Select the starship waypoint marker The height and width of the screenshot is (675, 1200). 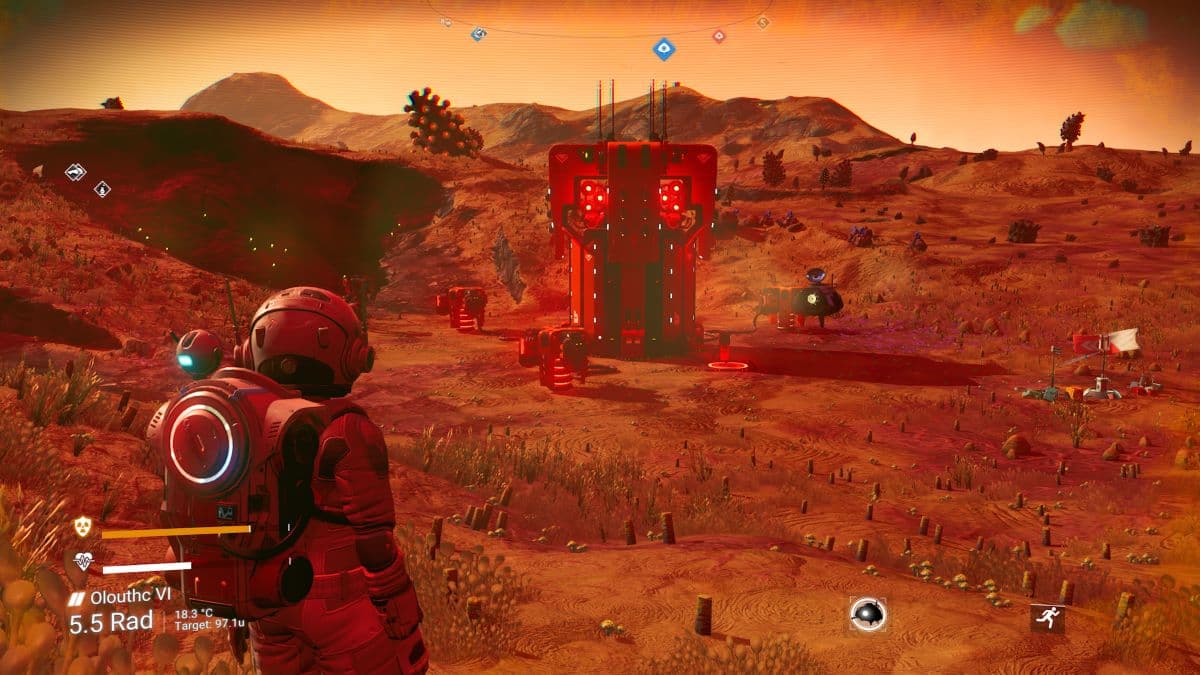[x=75, y=172]
